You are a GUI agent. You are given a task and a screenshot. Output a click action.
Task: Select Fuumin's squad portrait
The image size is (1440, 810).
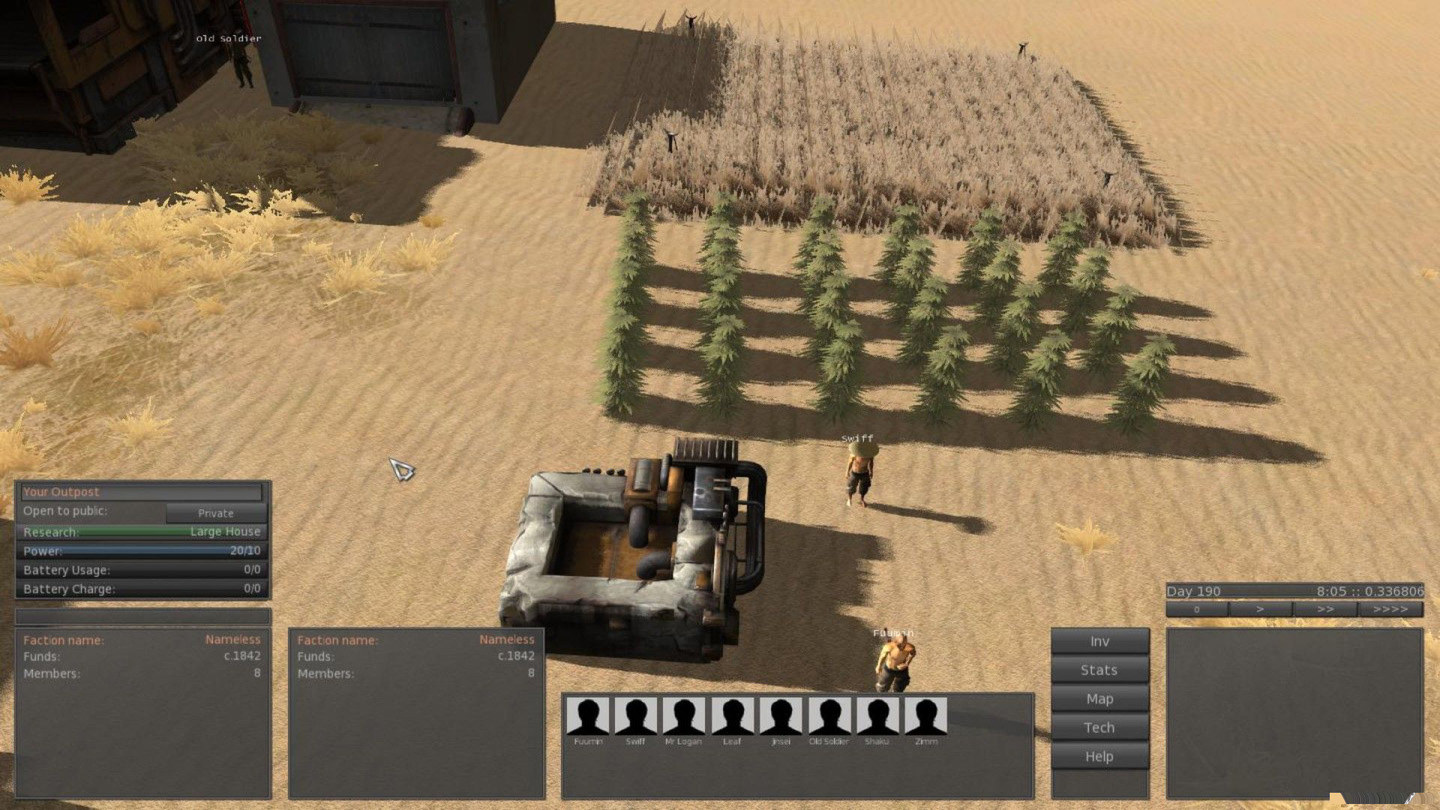588,717
